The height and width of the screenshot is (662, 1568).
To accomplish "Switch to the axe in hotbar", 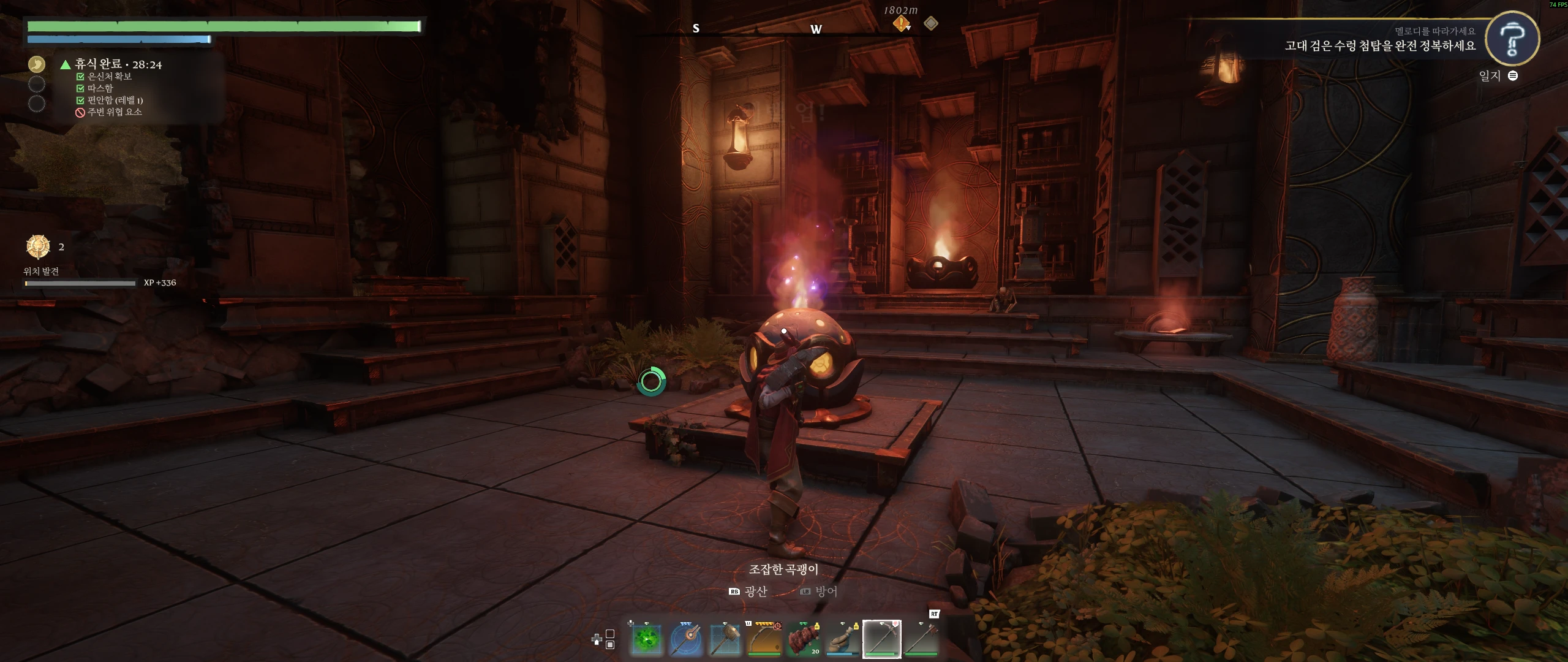I will 921,639.
